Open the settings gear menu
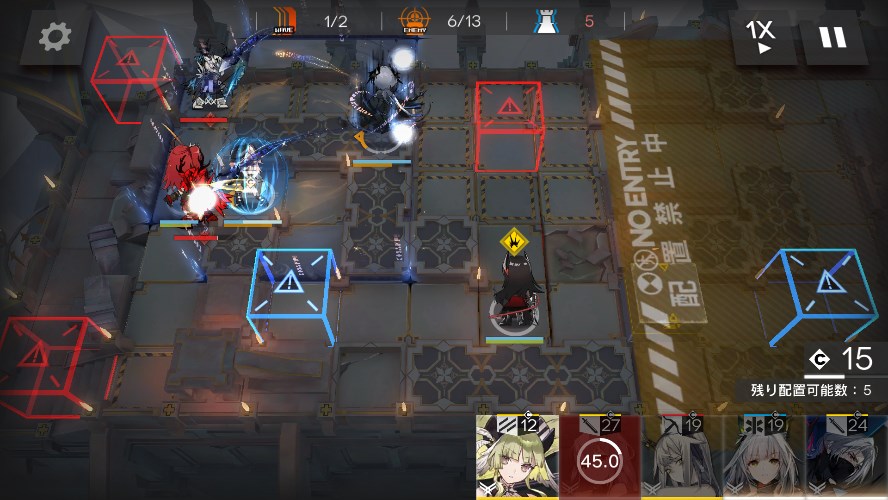The height and width of the screenshot is (500, 888). click(x=54, y=38)
